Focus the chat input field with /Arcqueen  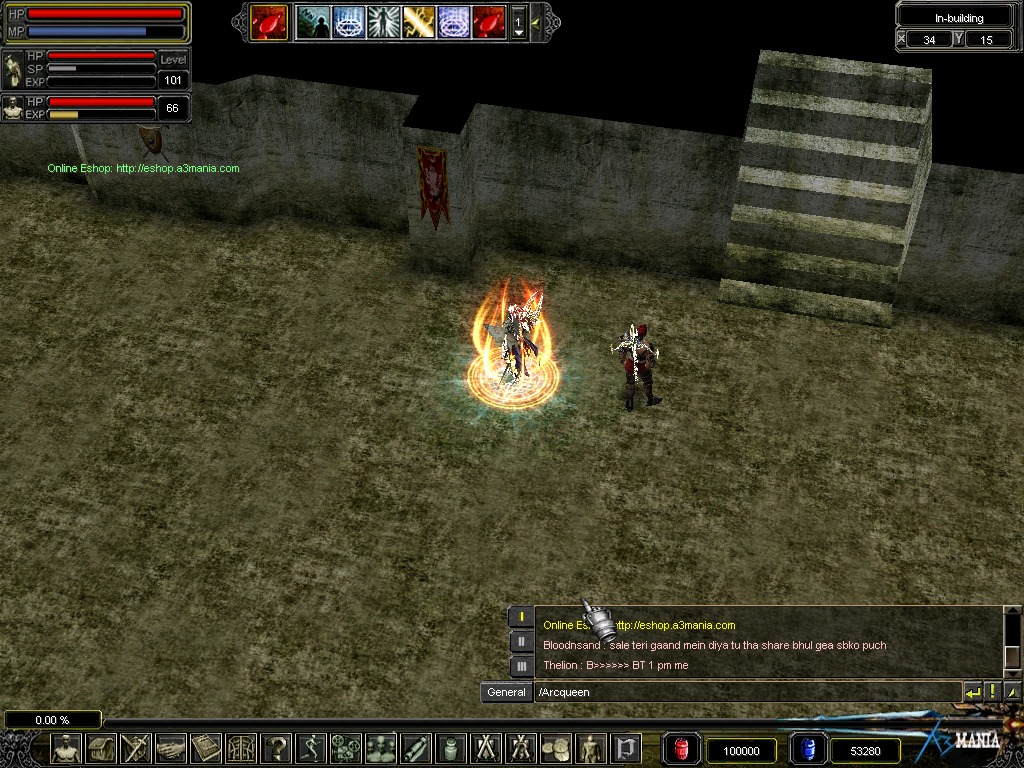pyautogui.click(x=745, y=692)
